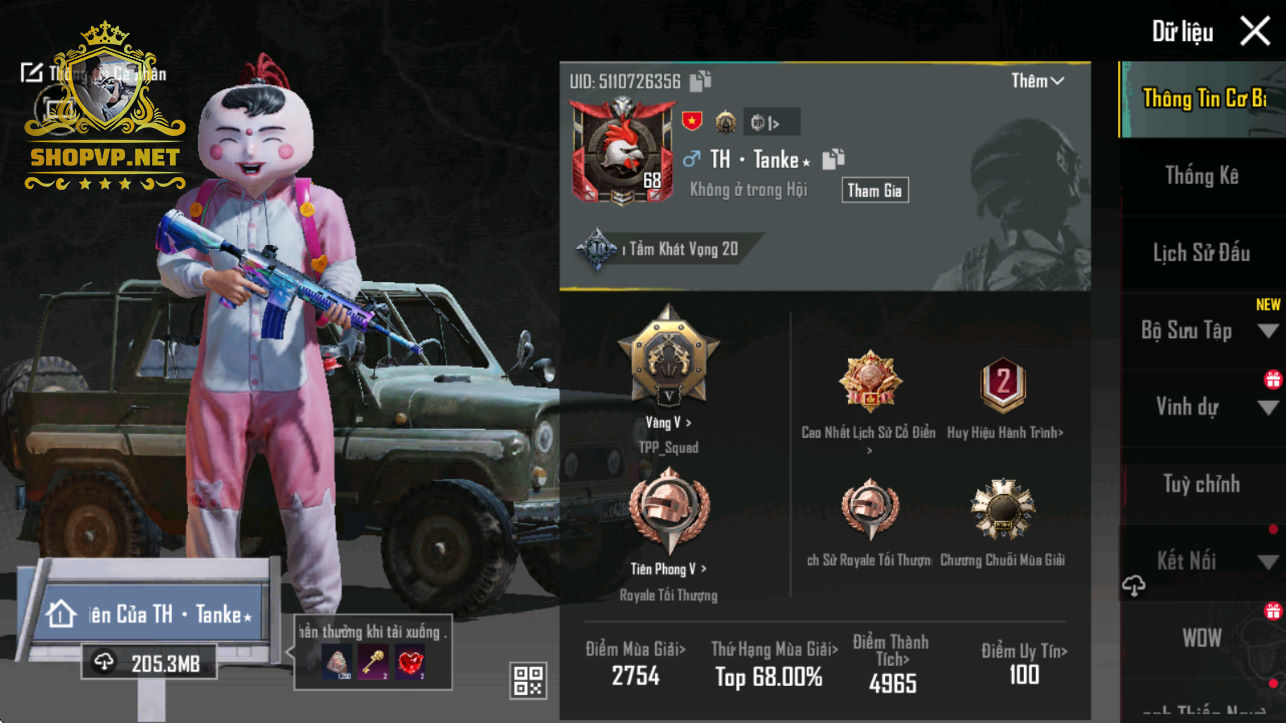
Task: Show the profile QR code
Action: pyautogui.click(x=529, y=680)
